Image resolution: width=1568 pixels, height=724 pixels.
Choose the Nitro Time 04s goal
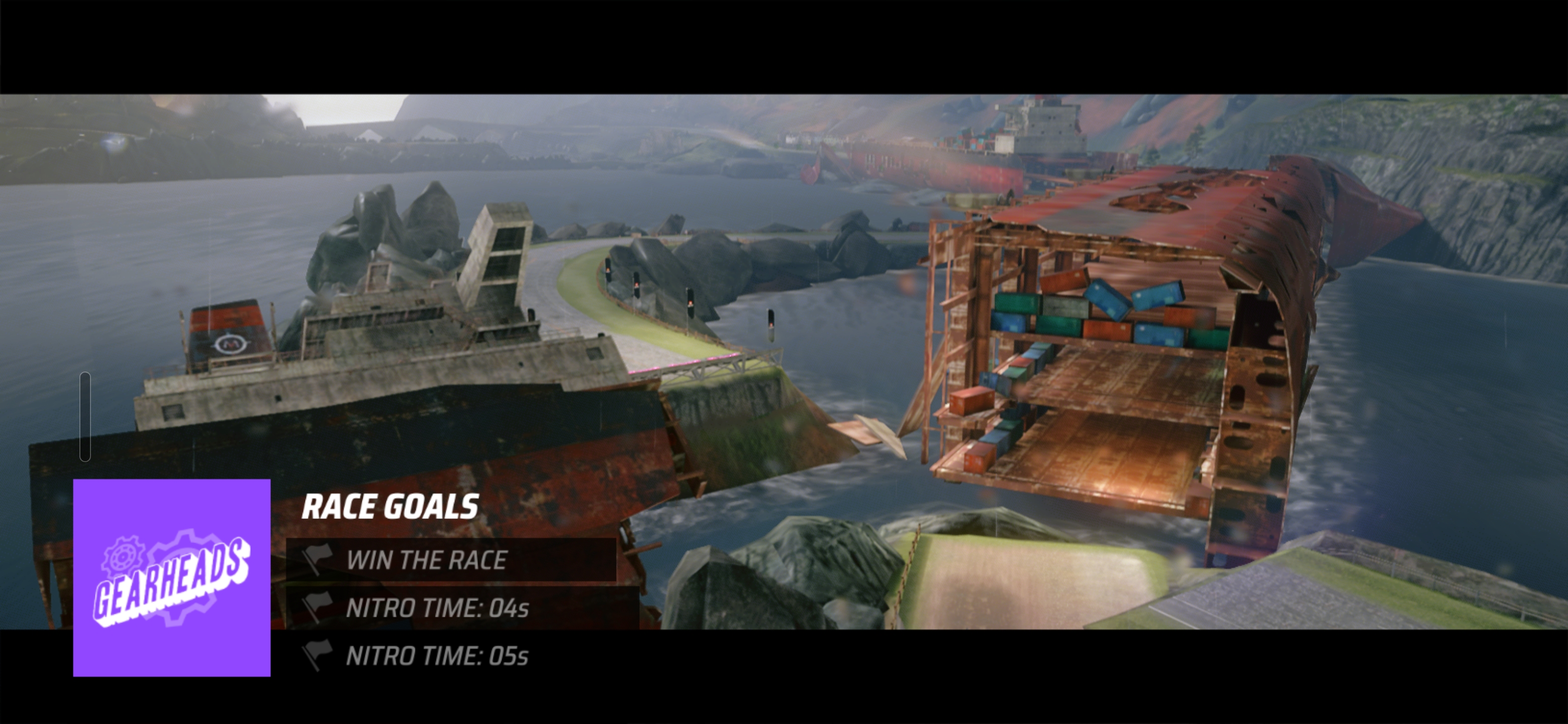pyautogui.click(x=436, y=608)
